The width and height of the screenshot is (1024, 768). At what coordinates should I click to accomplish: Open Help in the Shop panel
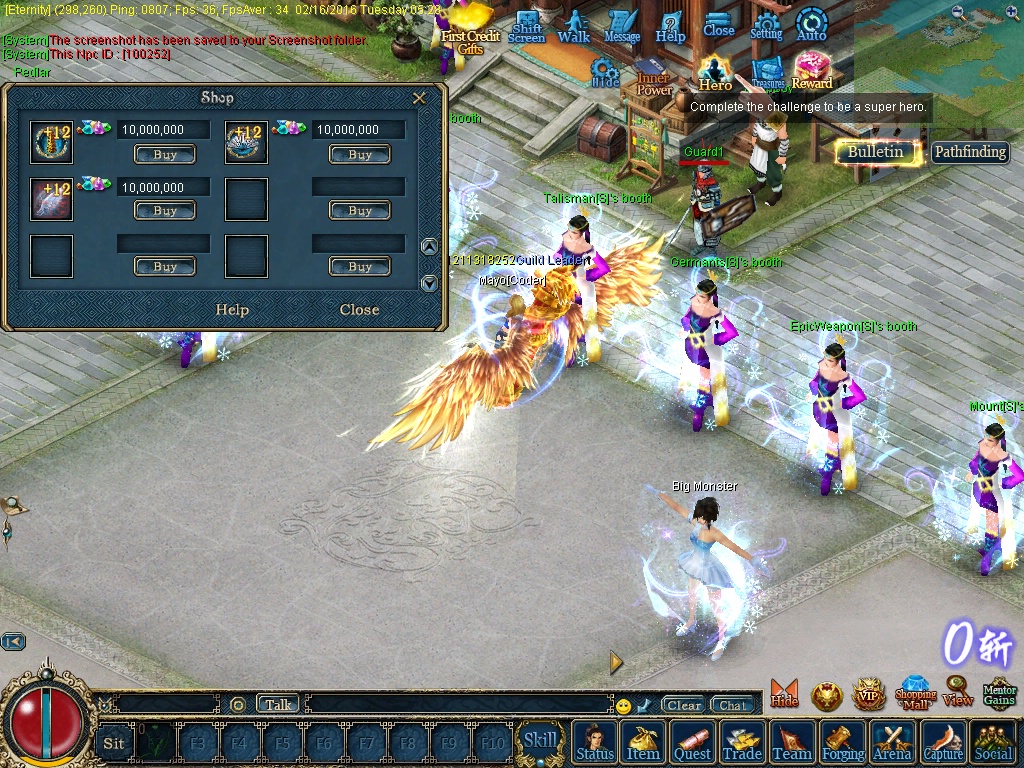(x=232, y=310)
